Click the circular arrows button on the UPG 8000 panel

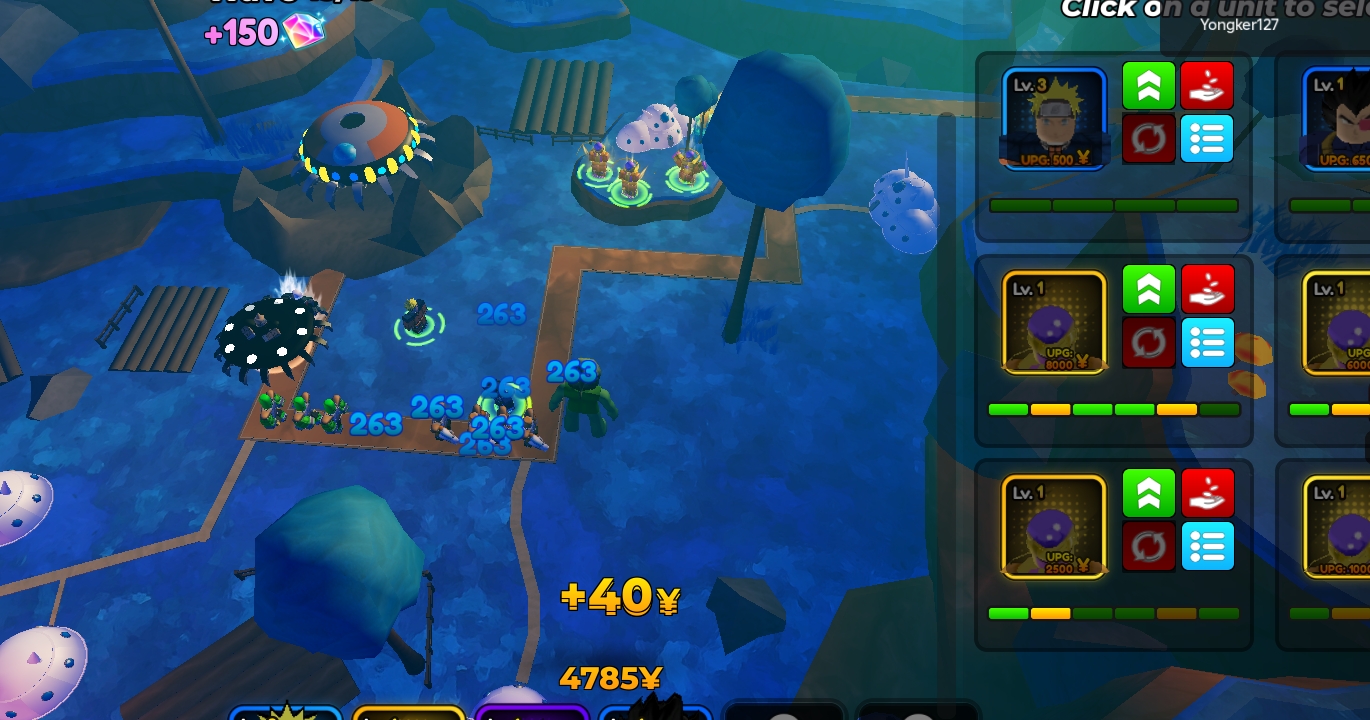click(x=1148, y=343)
